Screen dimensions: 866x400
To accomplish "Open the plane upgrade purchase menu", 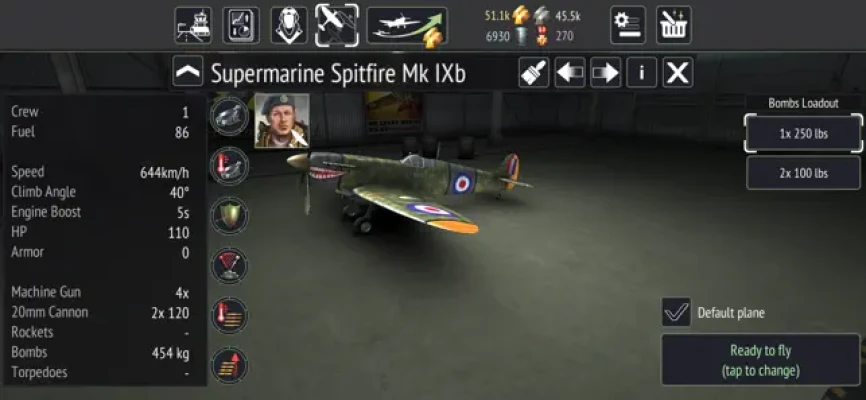I will pos(406,25).
